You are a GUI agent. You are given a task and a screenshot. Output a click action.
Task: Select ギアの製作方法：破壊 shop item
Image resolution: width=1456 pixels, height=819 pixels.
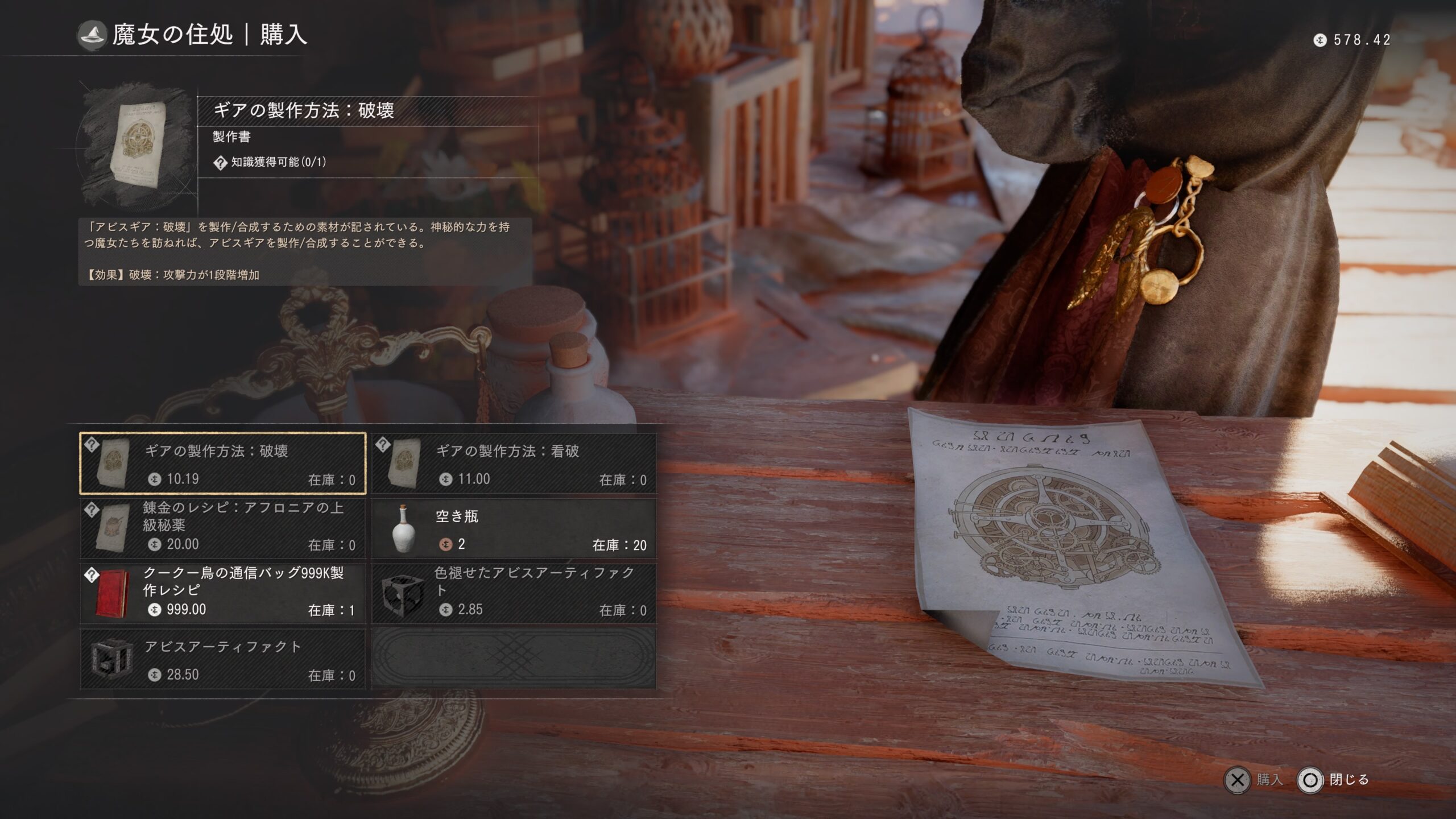(222, 463)
